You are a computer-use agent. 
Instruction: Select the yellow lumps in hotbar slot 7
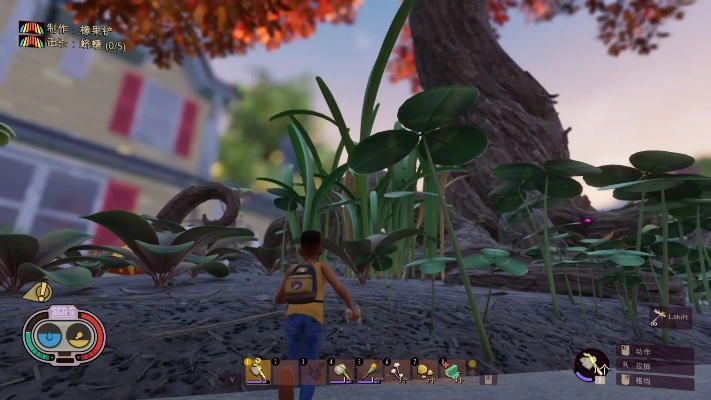[x=426, y=372]
